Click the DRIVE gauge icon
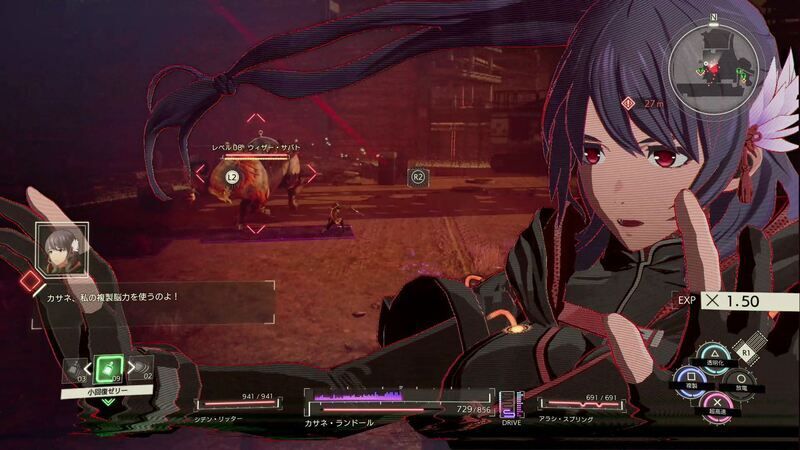Viewport: 800px width, 450px height. 510,405
